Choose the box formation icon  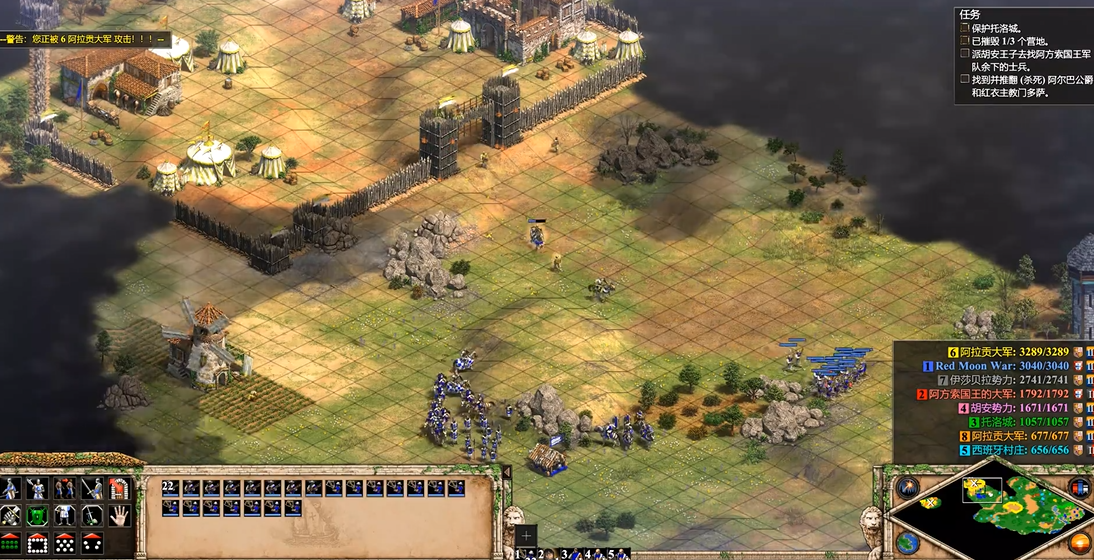[37, 543]
